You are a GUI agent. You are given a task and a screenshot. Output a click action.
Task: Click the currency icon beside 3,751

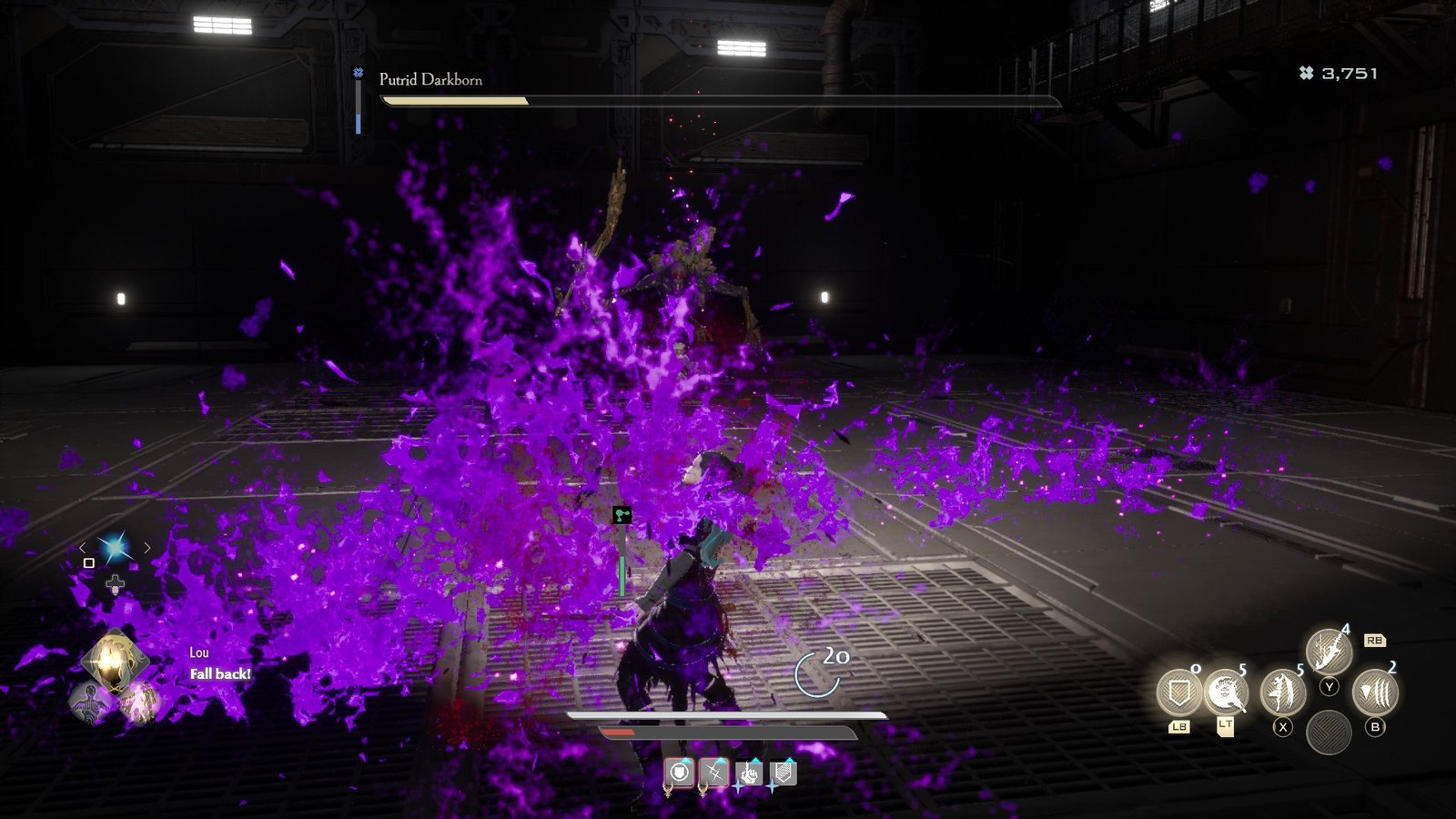pyautogui.click(x=1308, y=75)
